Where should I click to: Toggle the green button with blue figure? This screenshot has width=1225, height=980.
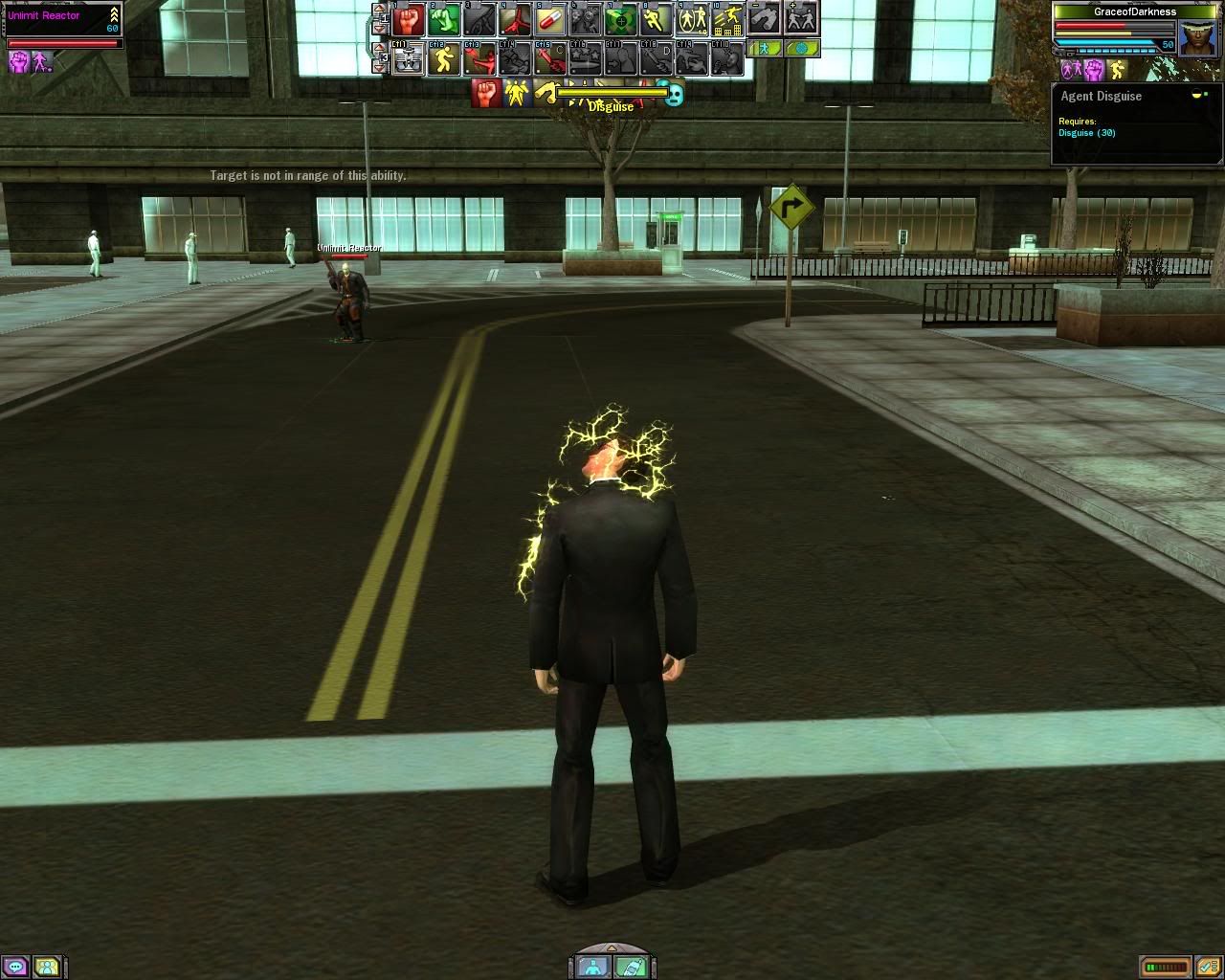coord(764,47)
